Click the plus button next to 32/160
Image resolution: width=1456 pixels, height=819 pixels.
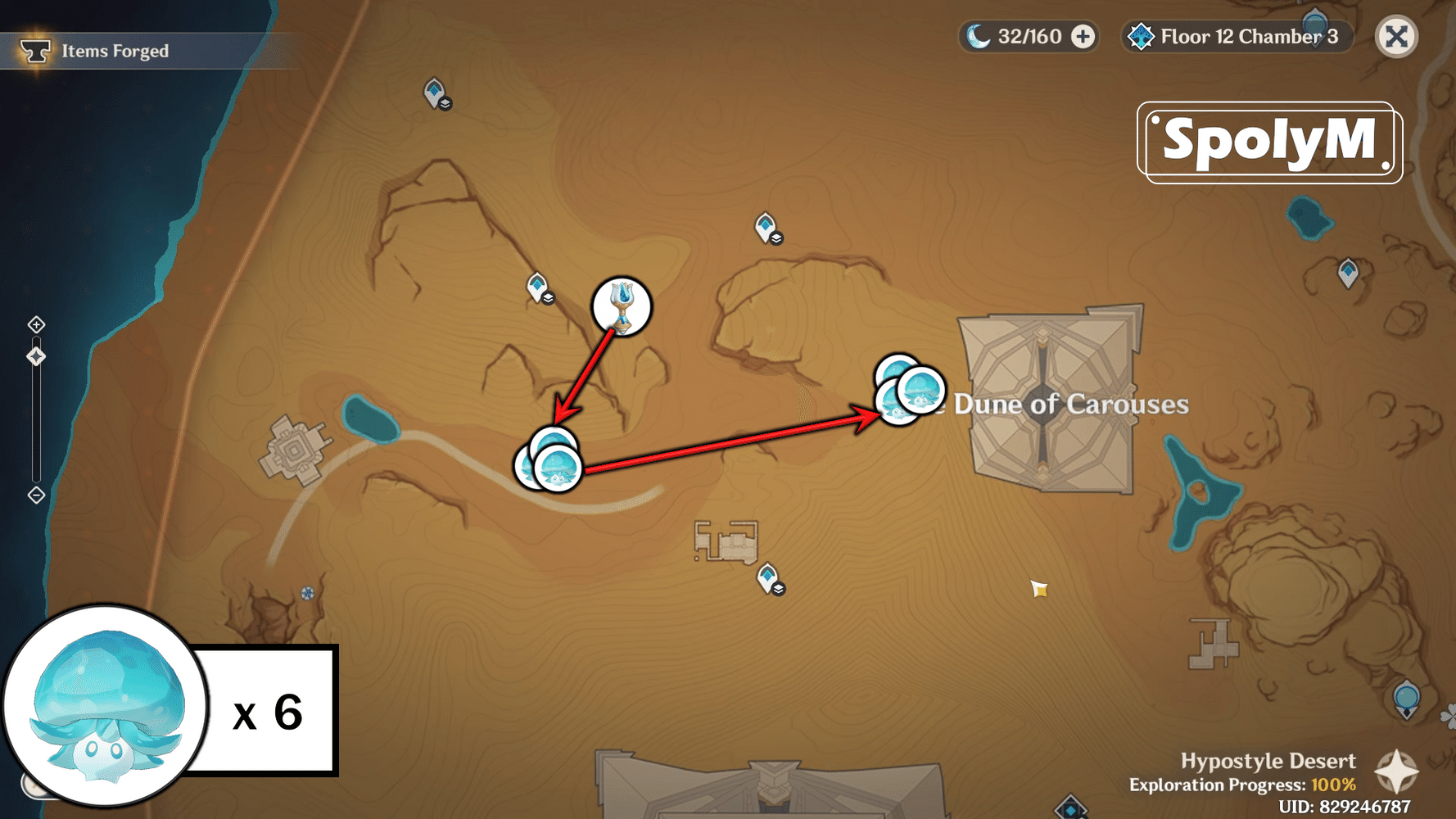(1083, 36)
